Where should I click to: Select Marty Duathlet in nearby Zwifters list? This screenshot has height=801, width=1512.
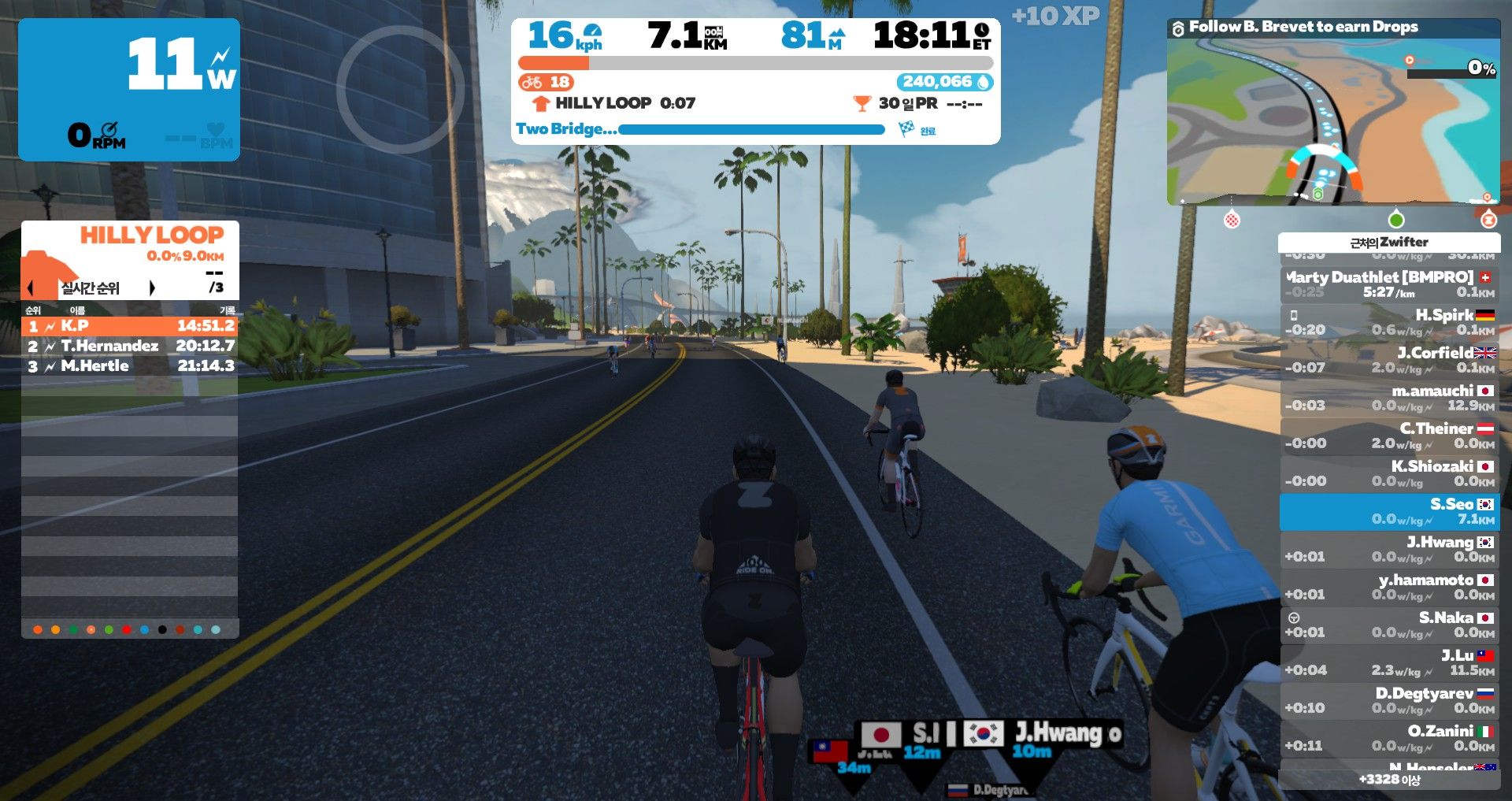tap(1389, 284)
